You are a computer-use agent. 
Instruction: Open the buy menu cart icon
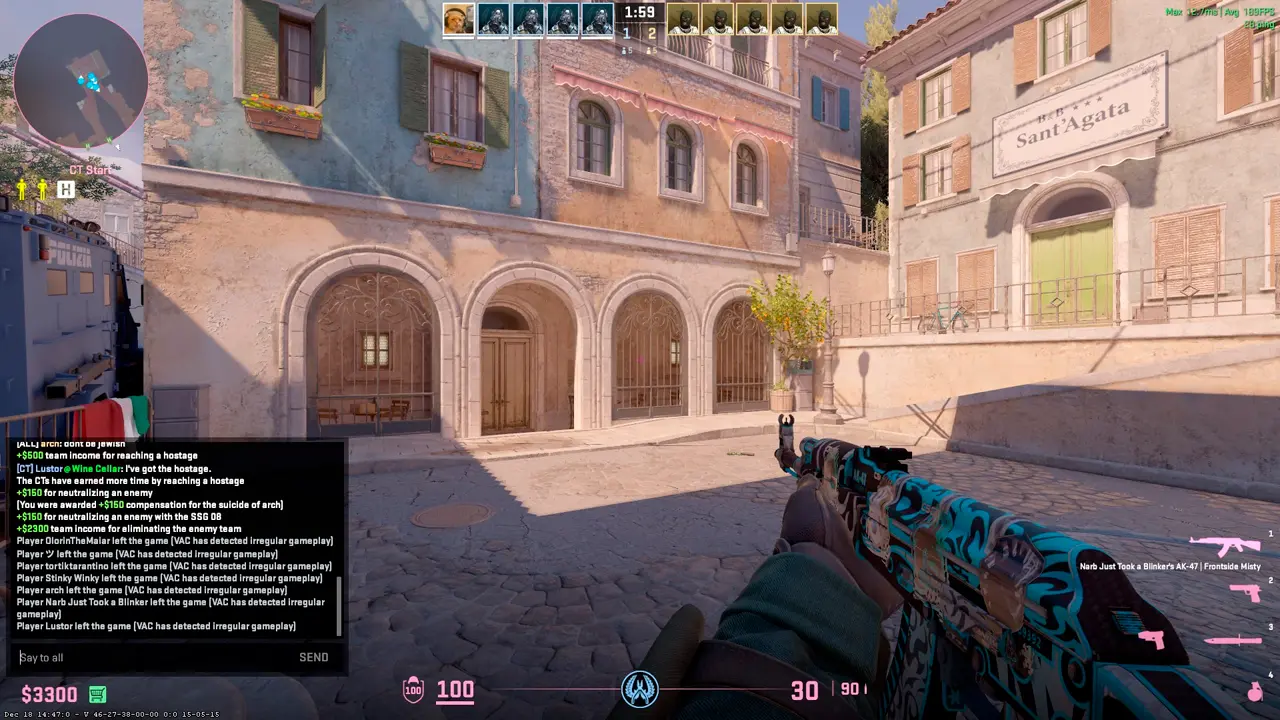(x=97, y=694)
